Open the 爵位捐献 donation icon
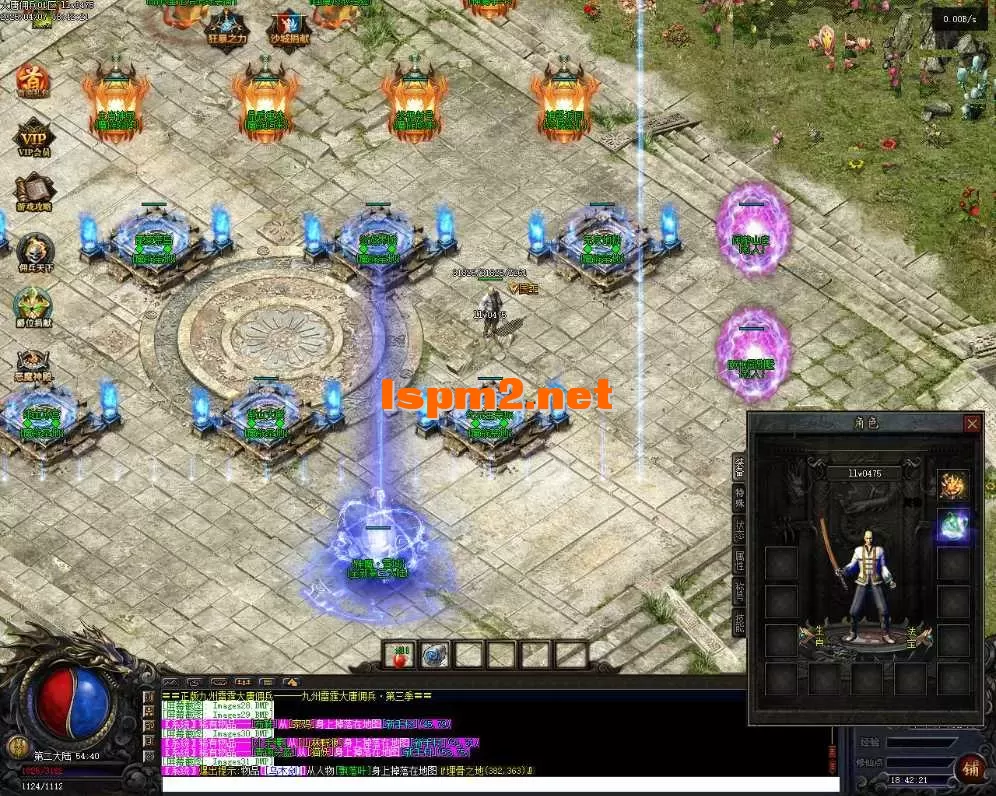This screenshot has height=796, width=996. [33, 305]
